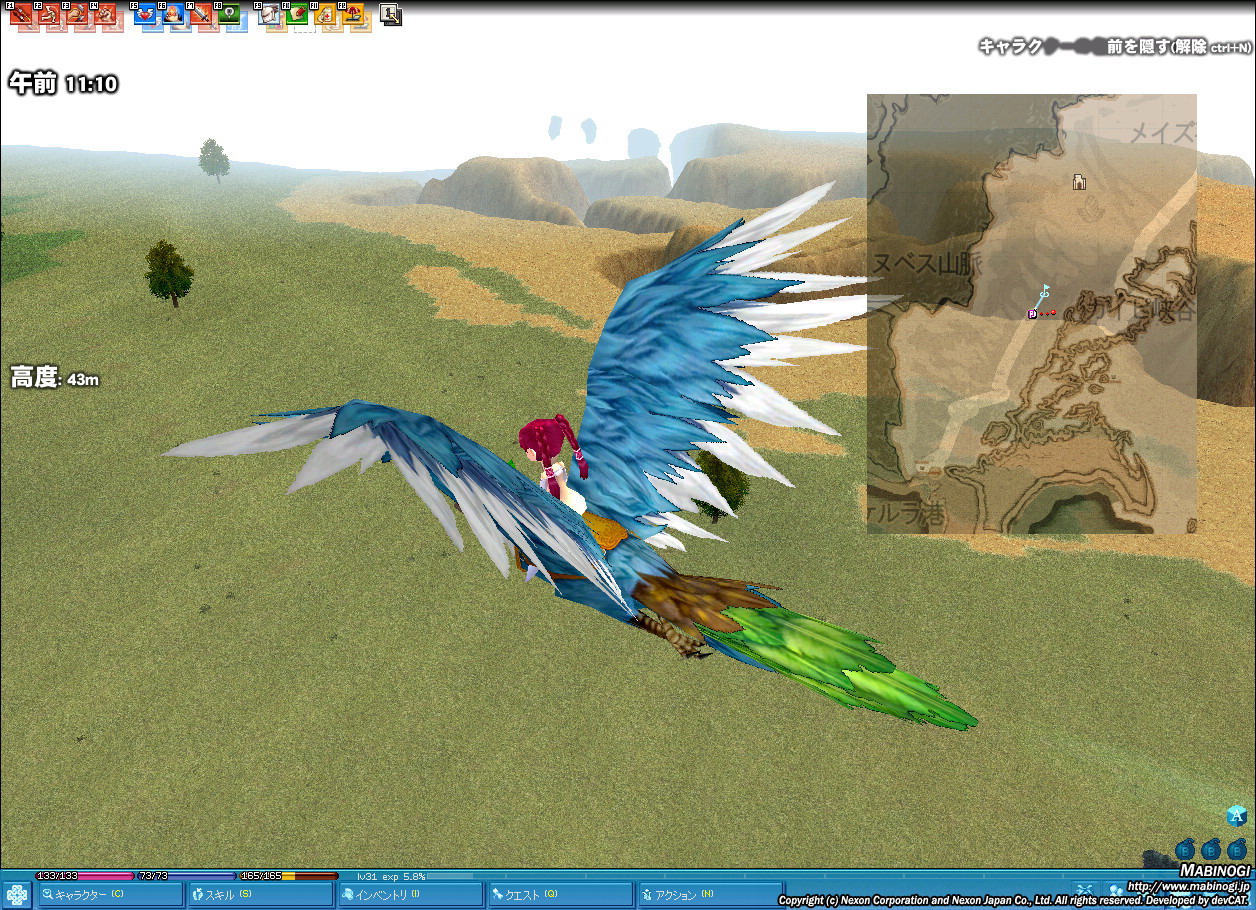The width and height of the screenshot is (1256, 910).
Task: Use the green F10 scroll-and-quill skill icon
Action: [297, 15]
